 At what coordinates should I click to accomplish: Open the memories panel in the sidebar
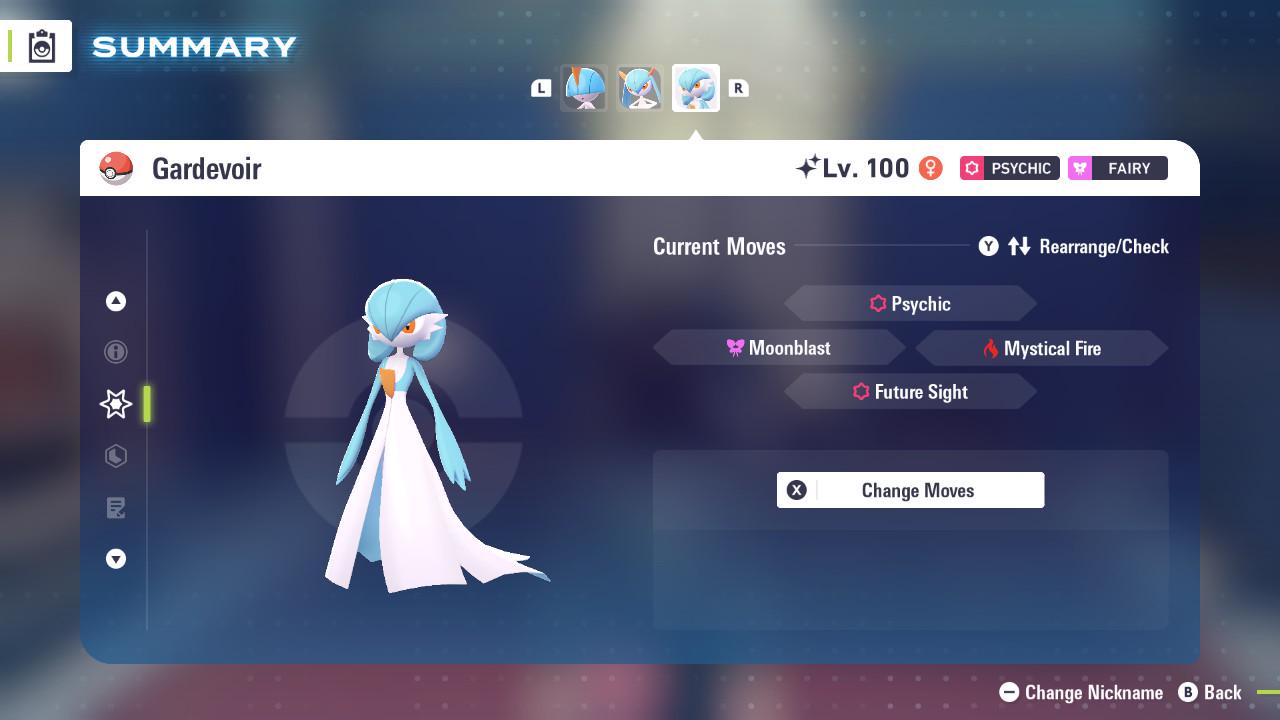tap(116, 508)
